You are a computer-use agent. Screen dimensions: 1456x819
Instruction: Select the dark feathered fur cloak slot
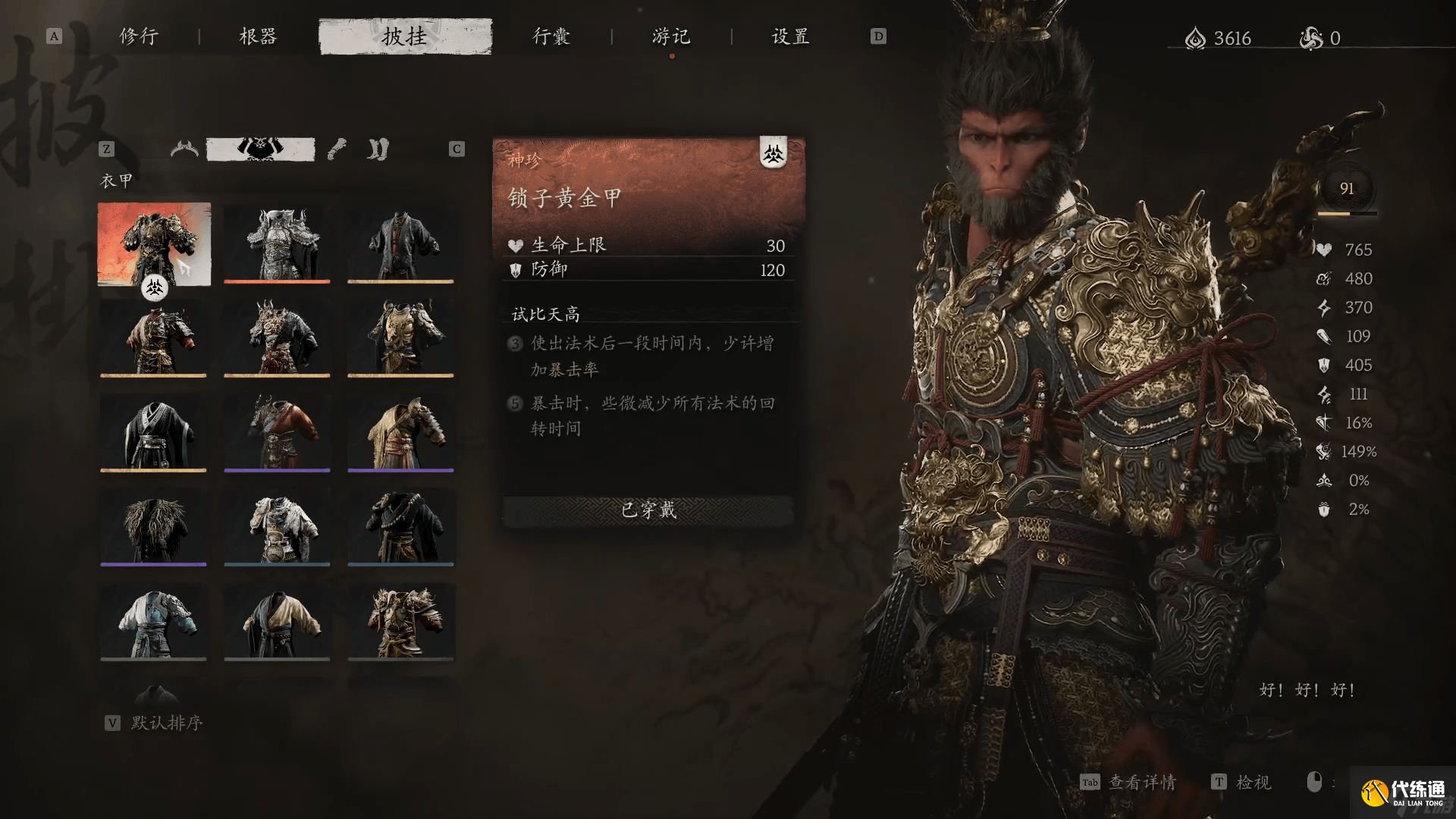tap(154, 527)
